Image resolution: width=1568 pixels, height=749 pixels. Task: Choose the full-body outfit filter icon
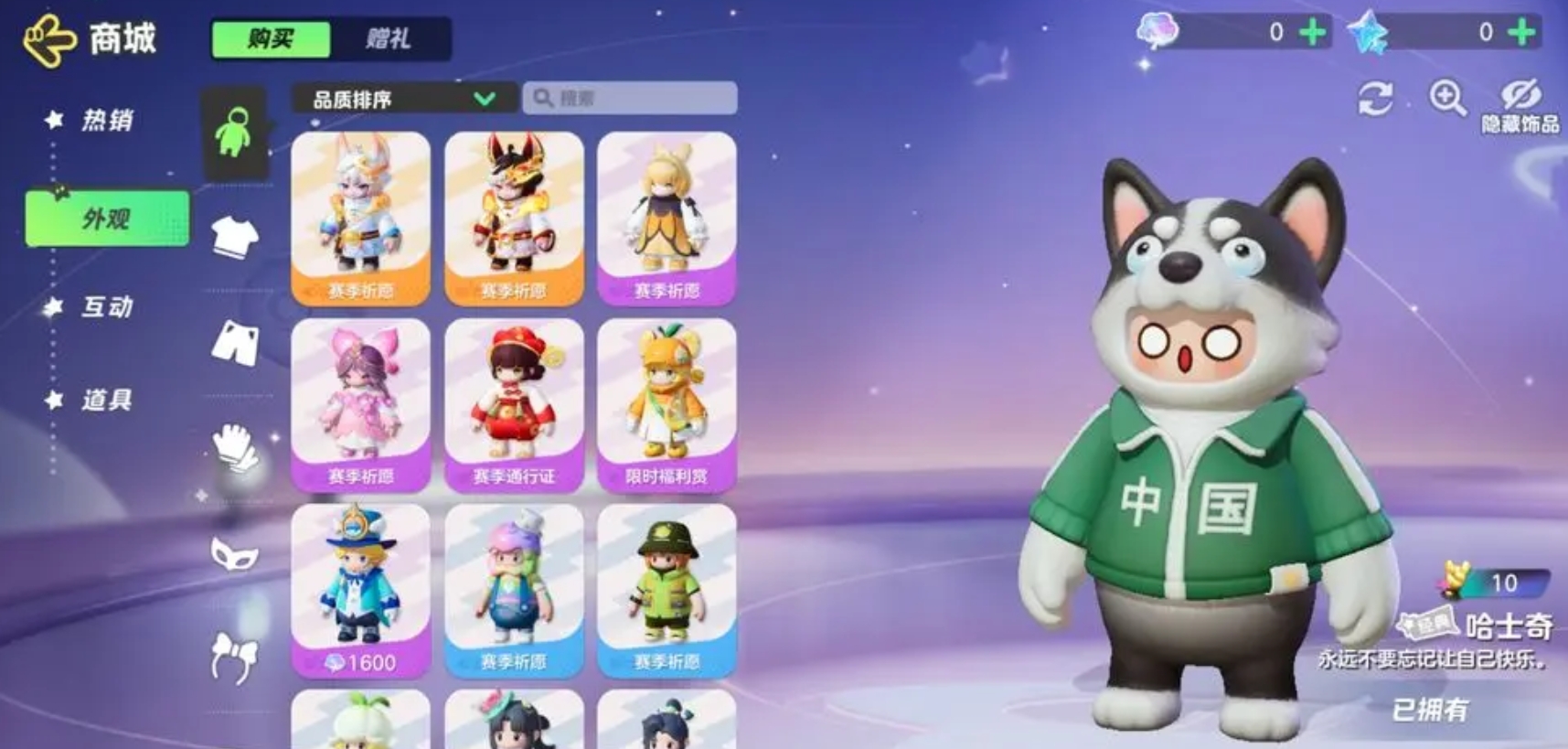[234, 134]
